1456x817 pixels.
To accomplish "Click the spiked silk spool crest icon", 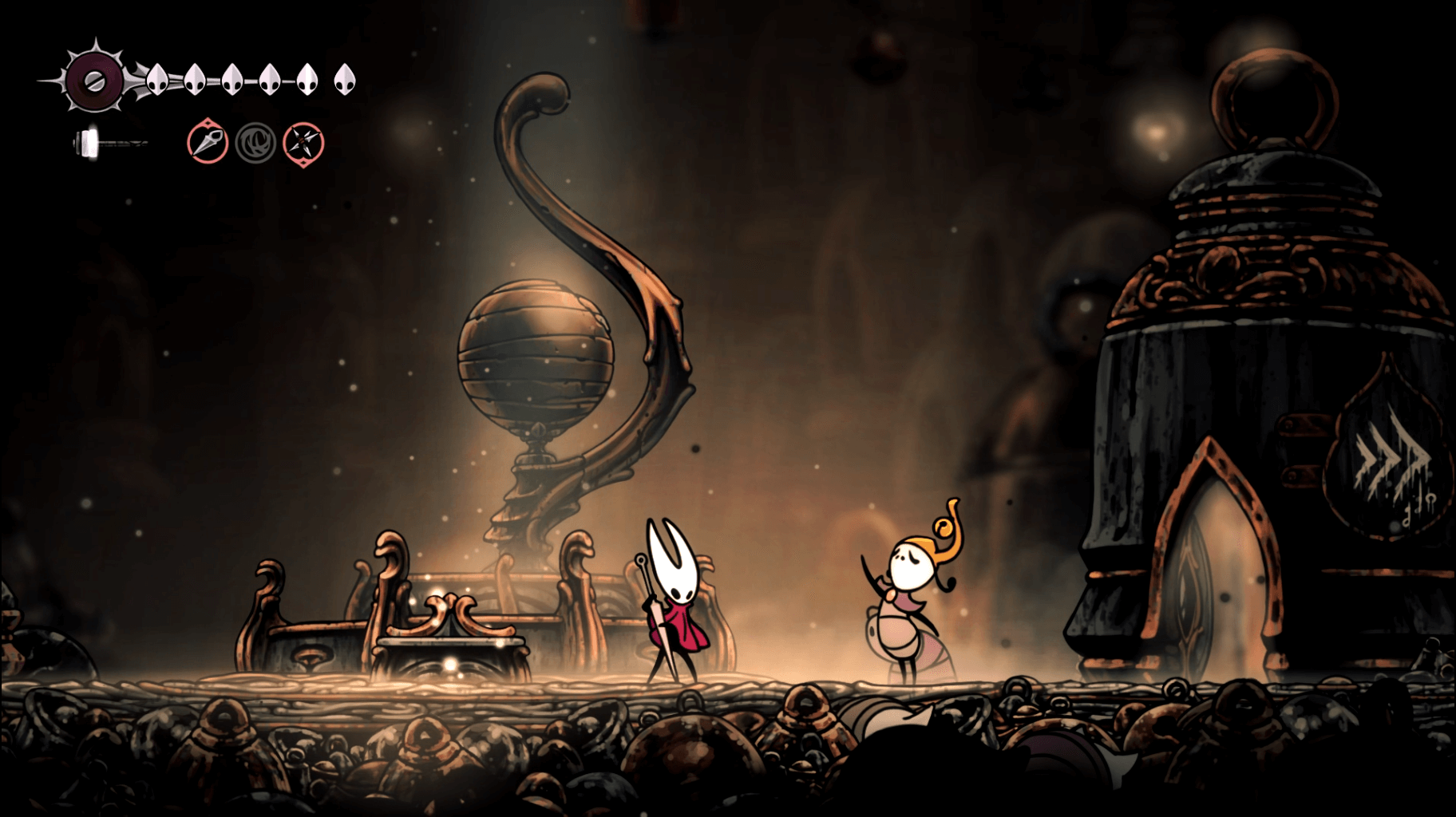I will (x=93, y=79).
